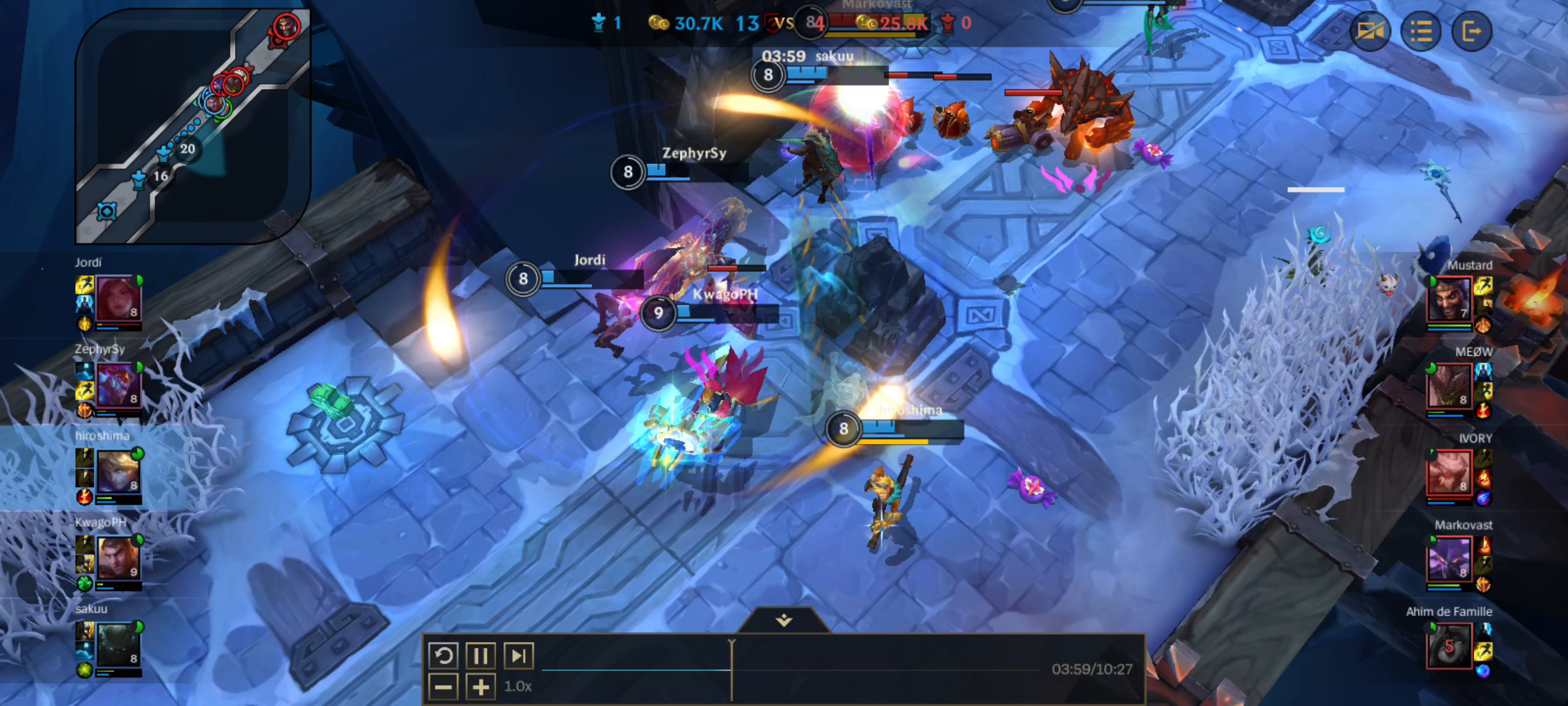The height and width of the screenshot is (706, 1568).
Task: Select Mustard's champion portrait
Action: [x=1450, y=297]
